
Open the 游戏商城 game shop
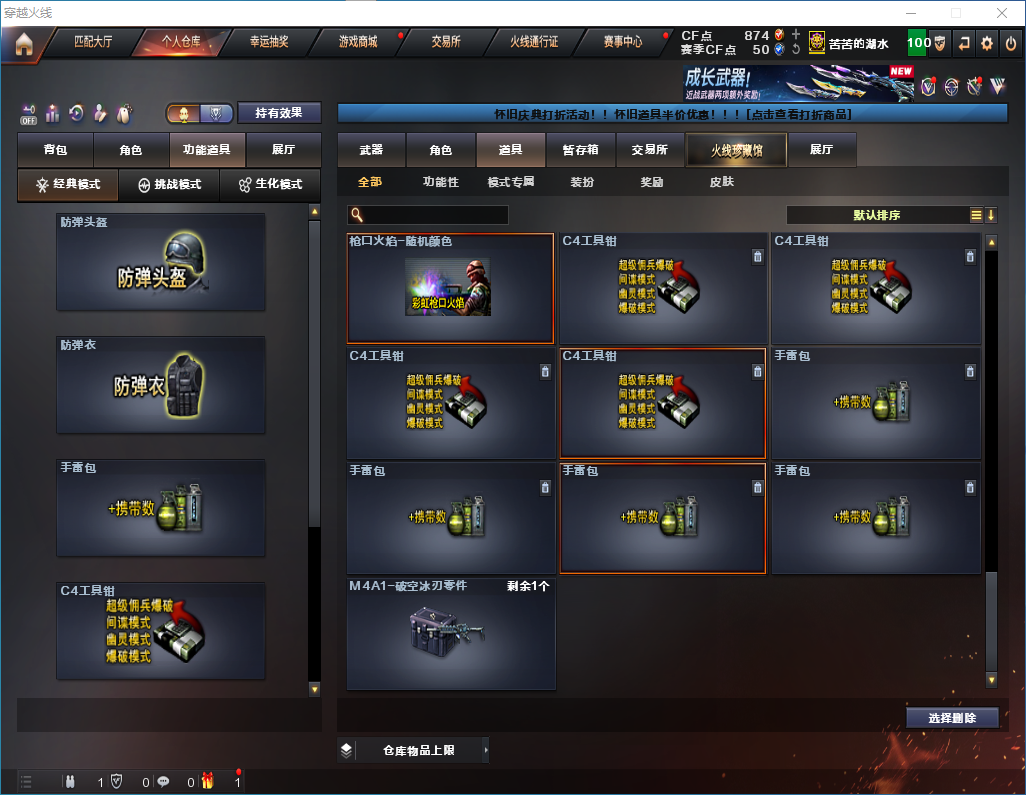[x=357, y=43]
